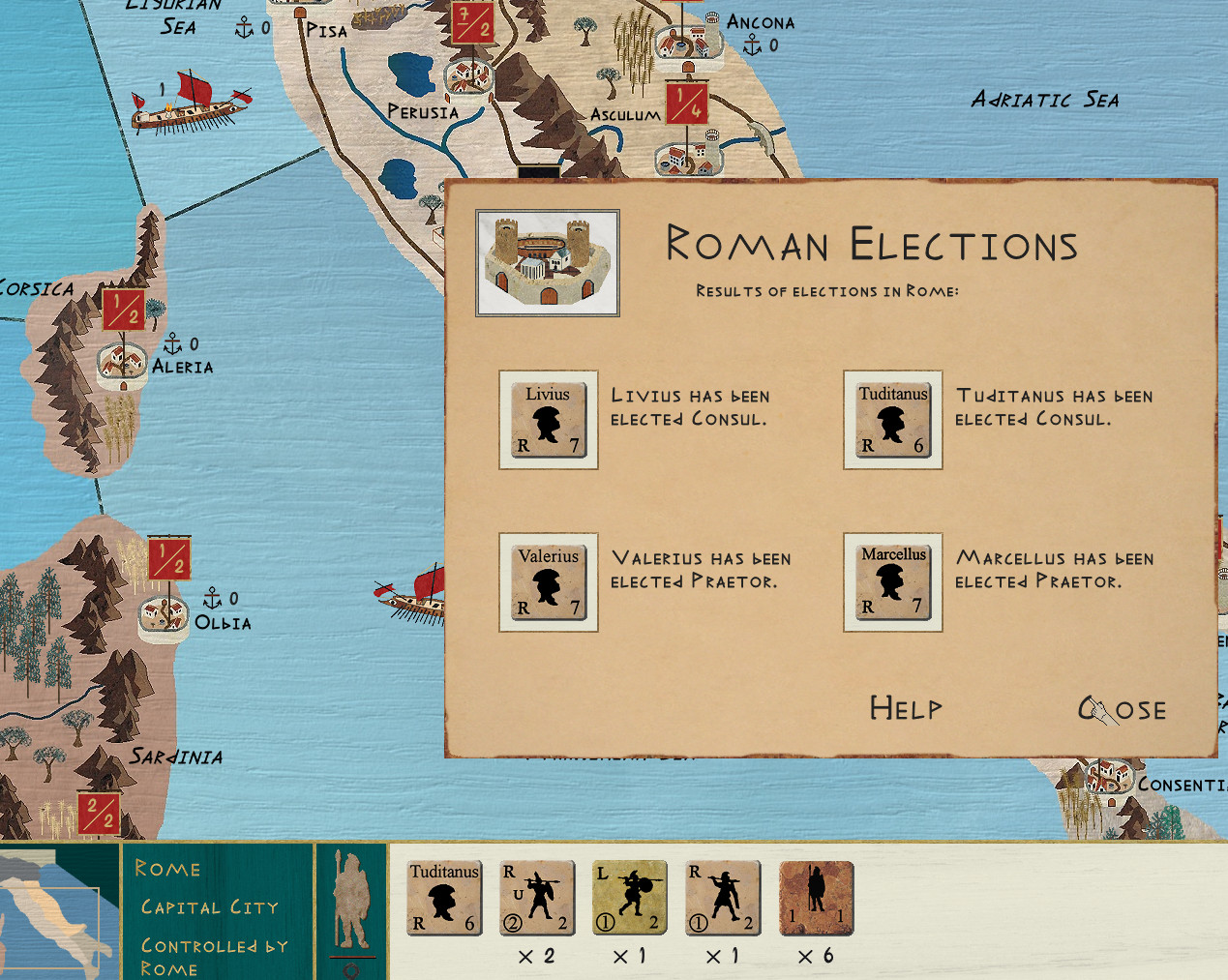Close the Roman Elections dialog
The height and width of the screenshot is (980, 1228).
pos(1123,709)
